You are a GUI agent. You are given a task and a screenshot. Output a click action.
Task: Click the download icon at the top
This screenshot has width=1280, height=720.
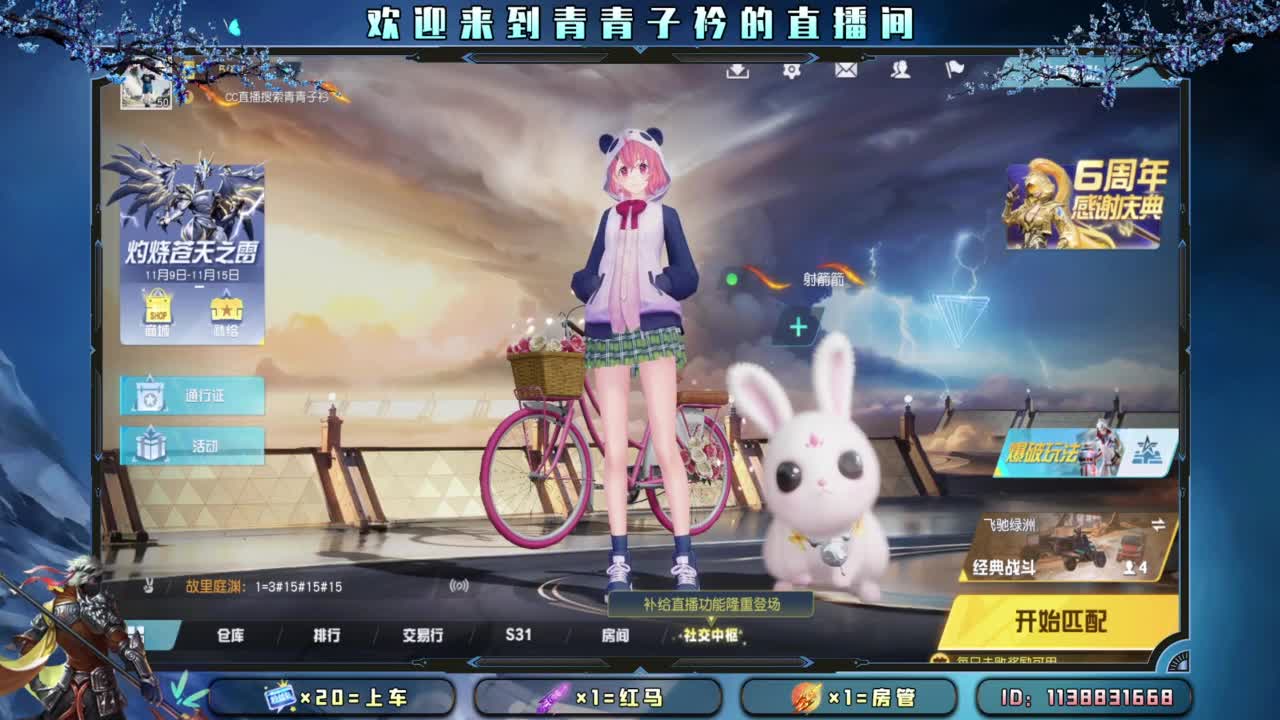pos(737,72)
